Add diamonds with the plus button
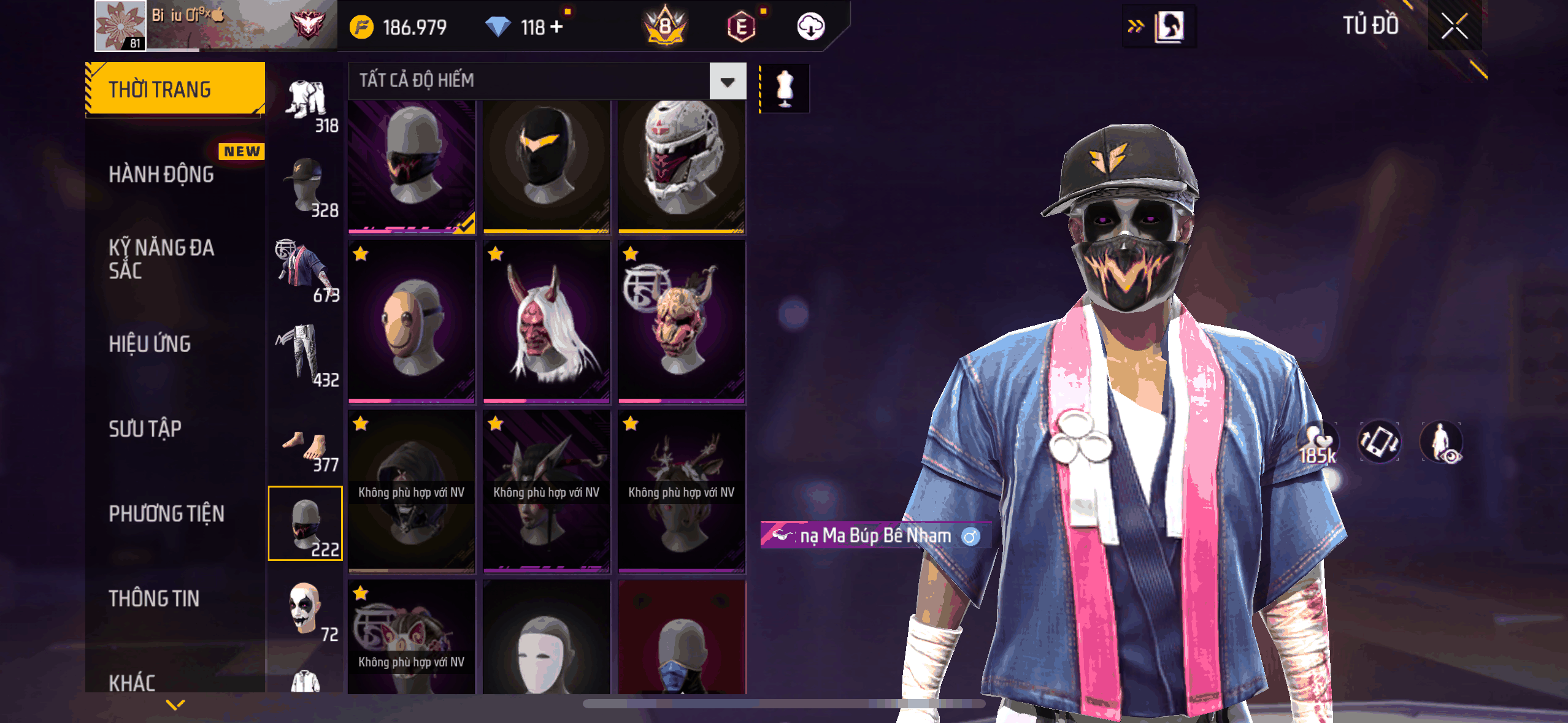Viewport: 1568px width, 723px height. [x=556, y=27]
